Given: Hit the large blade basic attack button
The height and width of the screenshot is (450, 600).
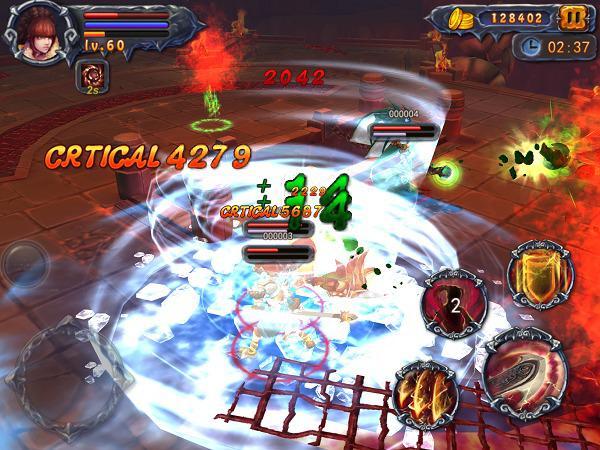Looking at the screenshot, I should [527, 373].
